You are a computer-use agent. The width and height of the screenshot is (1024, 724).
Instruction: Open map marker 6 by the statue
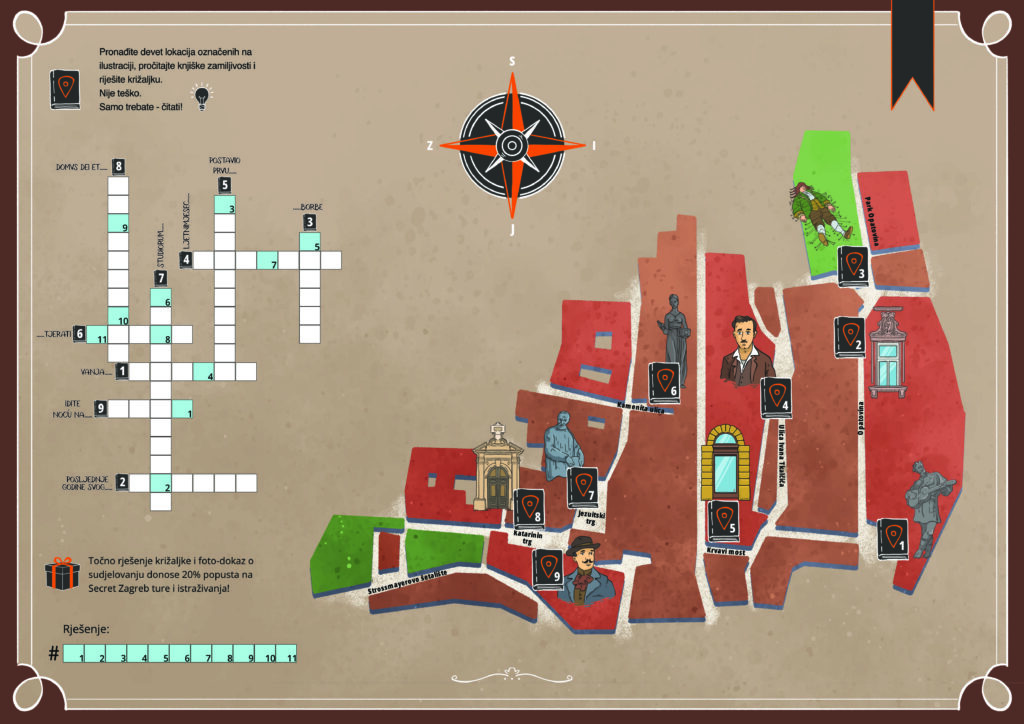click(665, 382)
